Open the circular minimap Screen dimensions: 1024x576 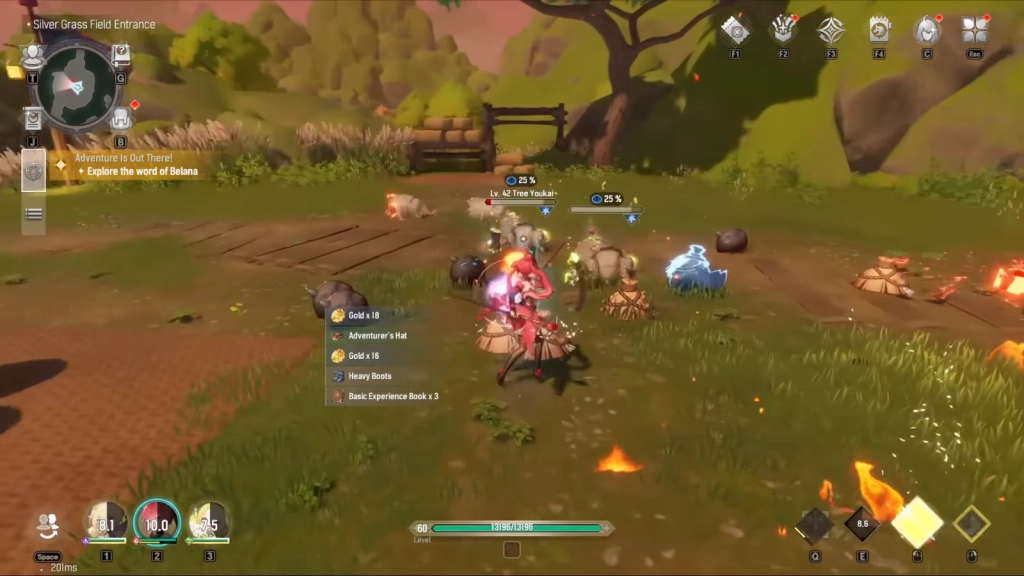tap(75, 85)
